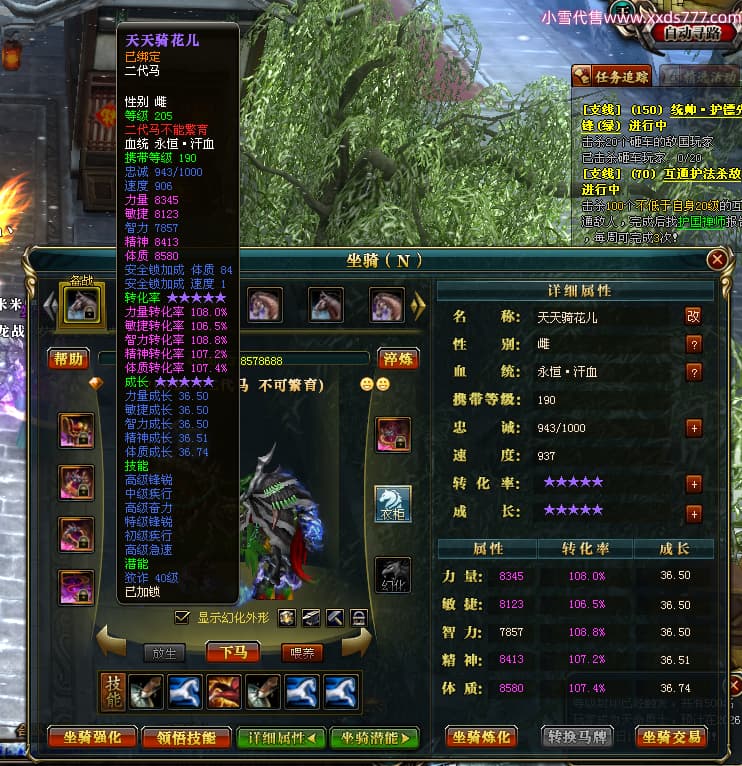
Task: Rename mount with the 改 button
Action: pos(693,316)
